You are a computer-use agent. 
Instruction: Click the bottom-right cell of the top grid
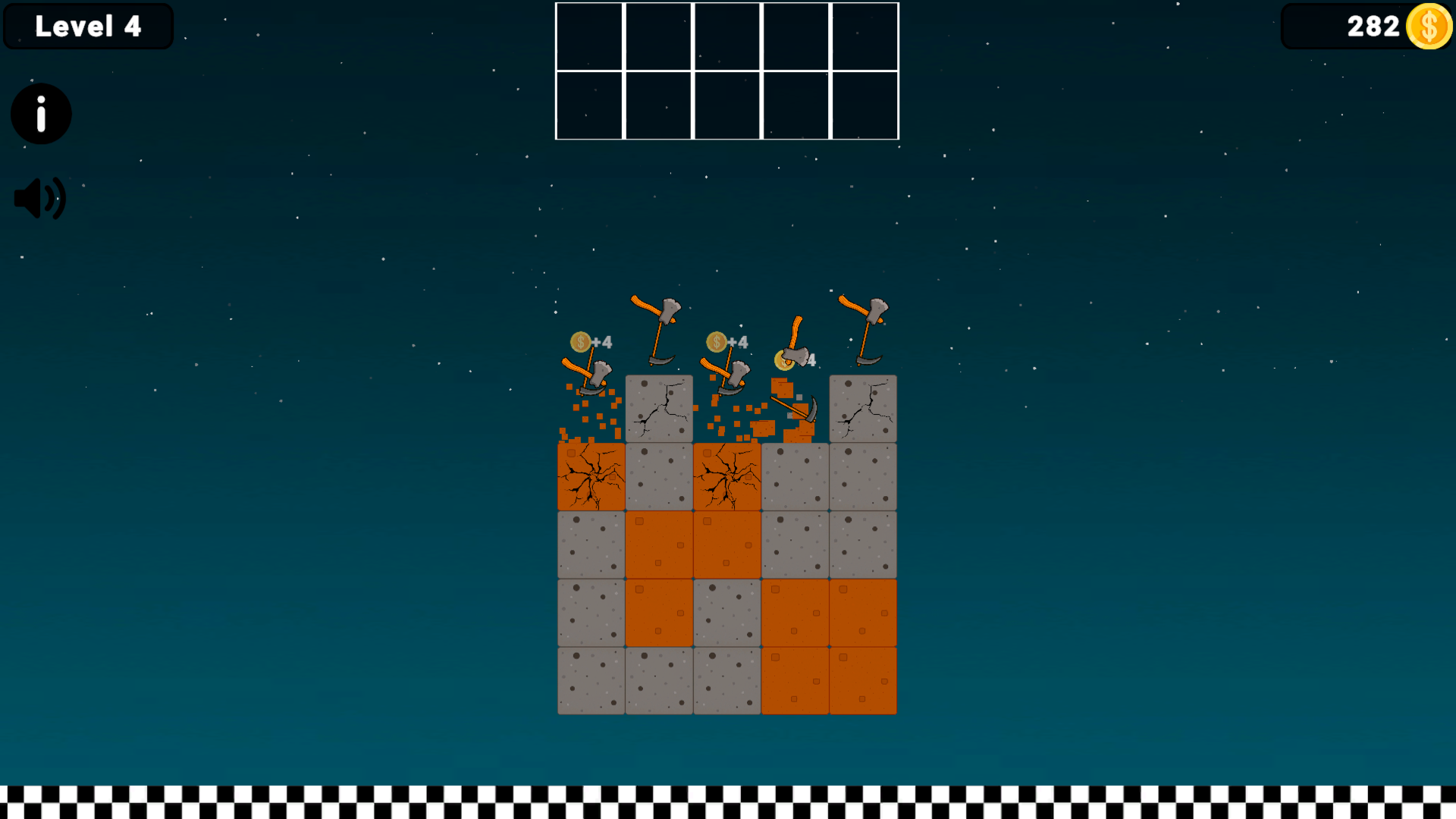click(864, 105)
